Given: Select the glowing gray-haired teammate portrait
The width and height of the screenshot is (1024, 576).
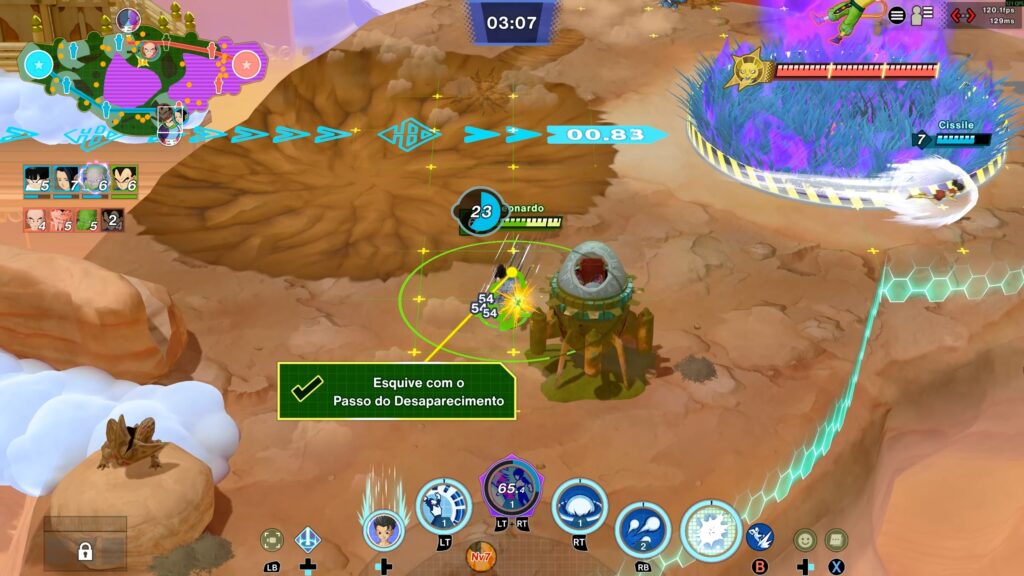Looking at the screenshot, I should 95,180.
